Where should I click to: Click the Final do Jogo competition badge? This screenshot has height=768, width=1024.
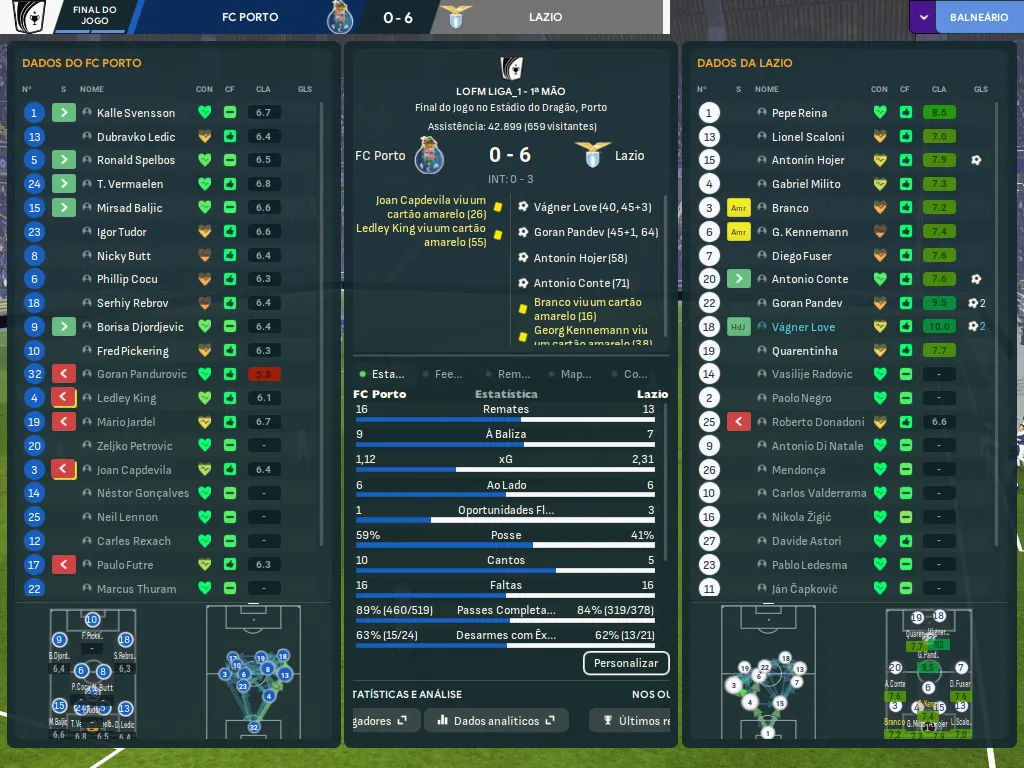pos(30,16)
